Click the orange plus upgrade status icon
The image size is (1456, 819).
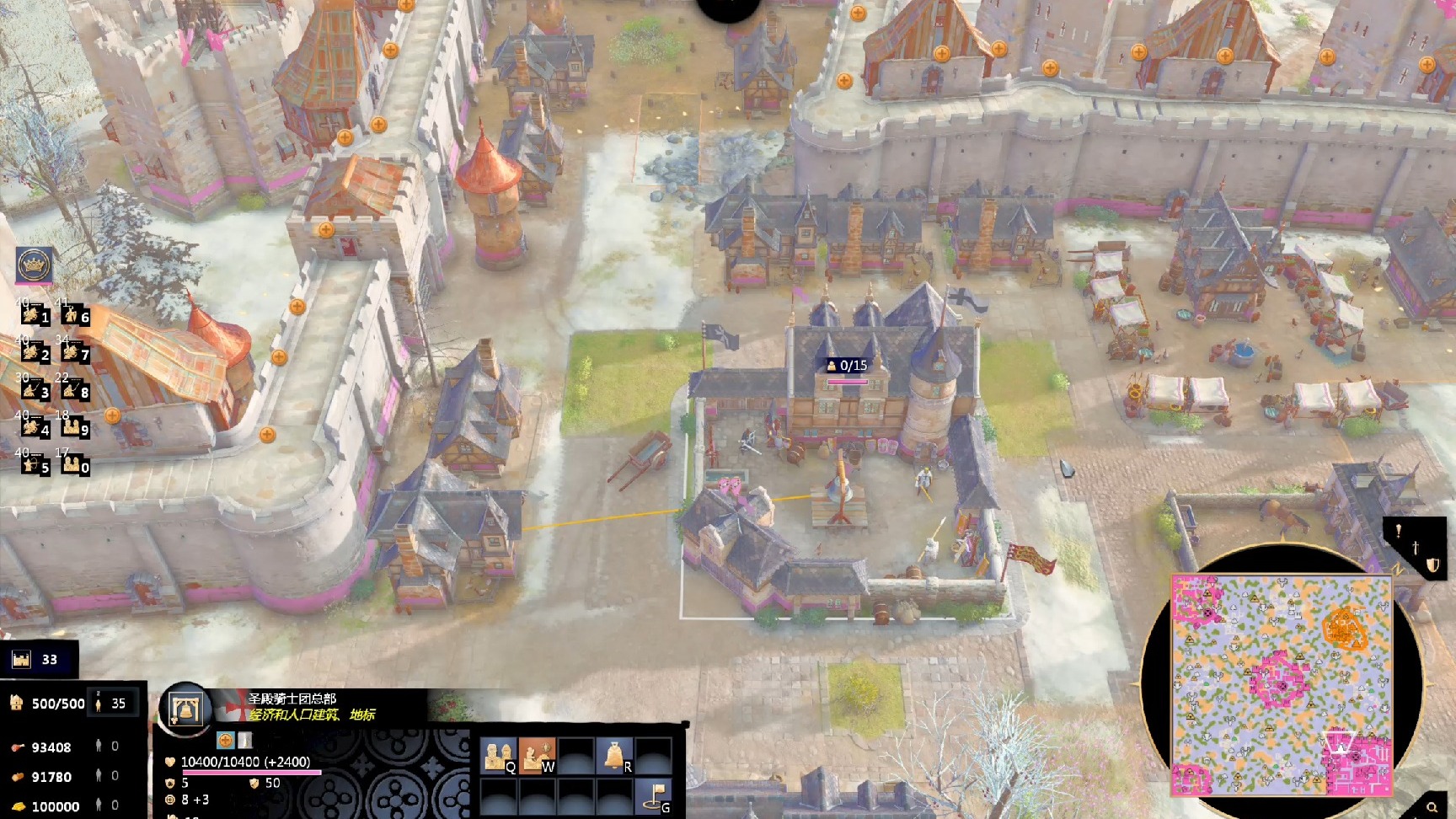click(x=225, y=741)
